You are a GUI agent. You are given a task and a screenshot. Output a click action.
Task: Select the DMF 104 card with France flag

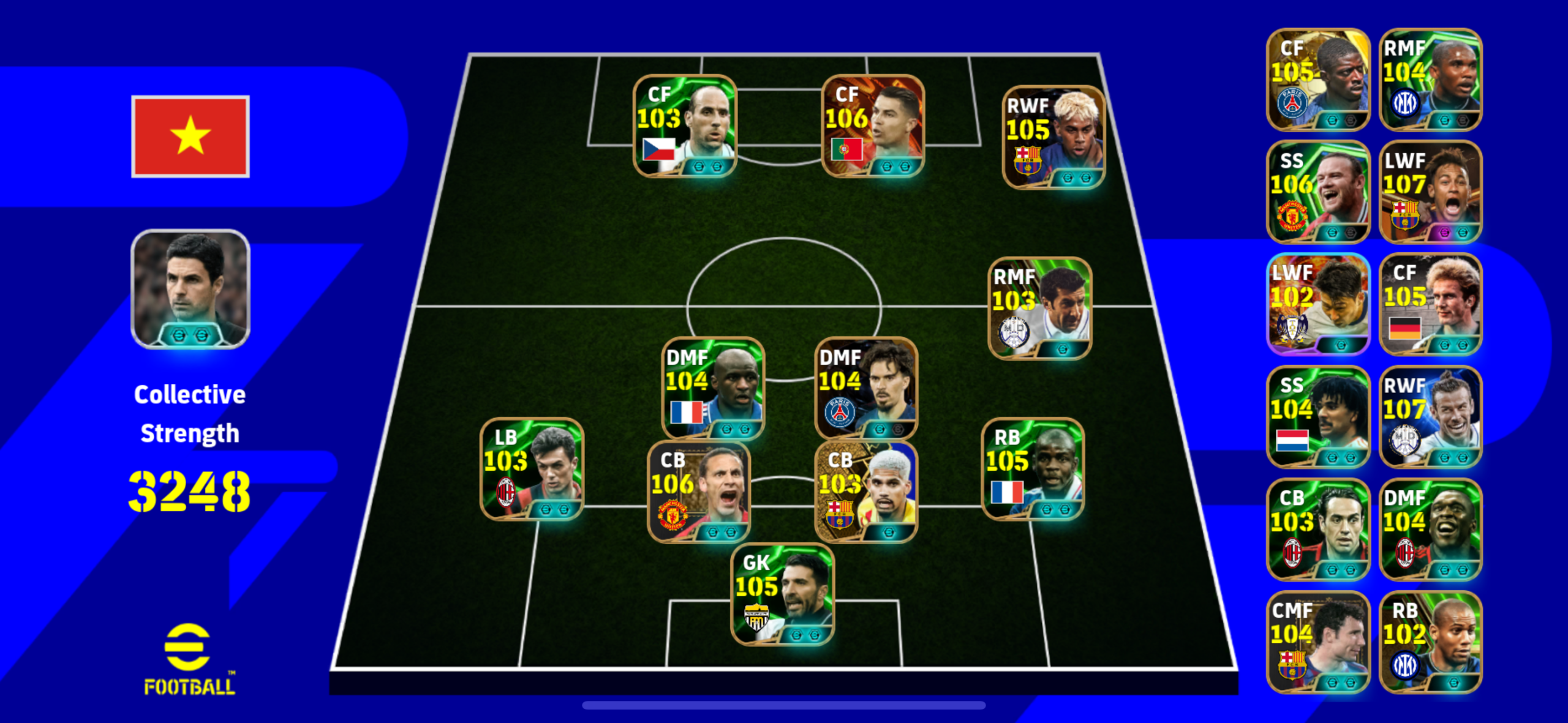tap(713, 388)
